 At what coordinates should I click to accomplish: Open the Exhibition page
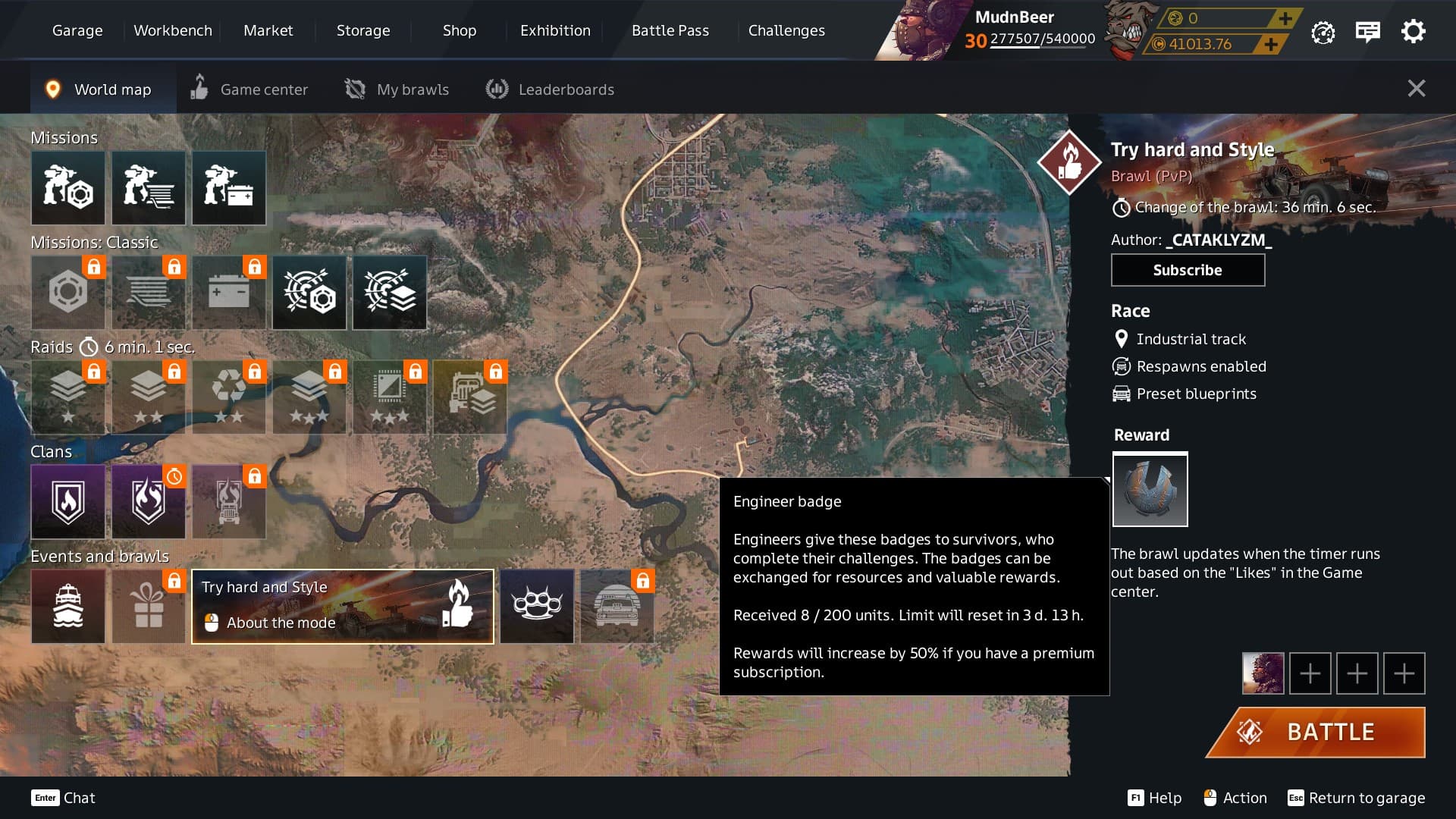(x=555, y=30)
